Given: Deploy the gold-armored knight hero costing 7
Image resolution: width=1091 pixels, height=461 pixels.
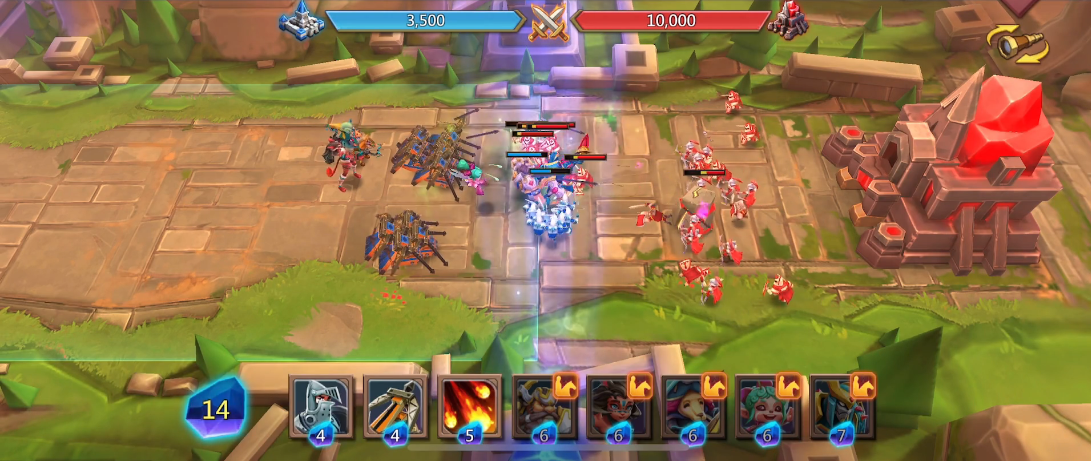Looking at the screenshot, I should (x=842, y=406).
